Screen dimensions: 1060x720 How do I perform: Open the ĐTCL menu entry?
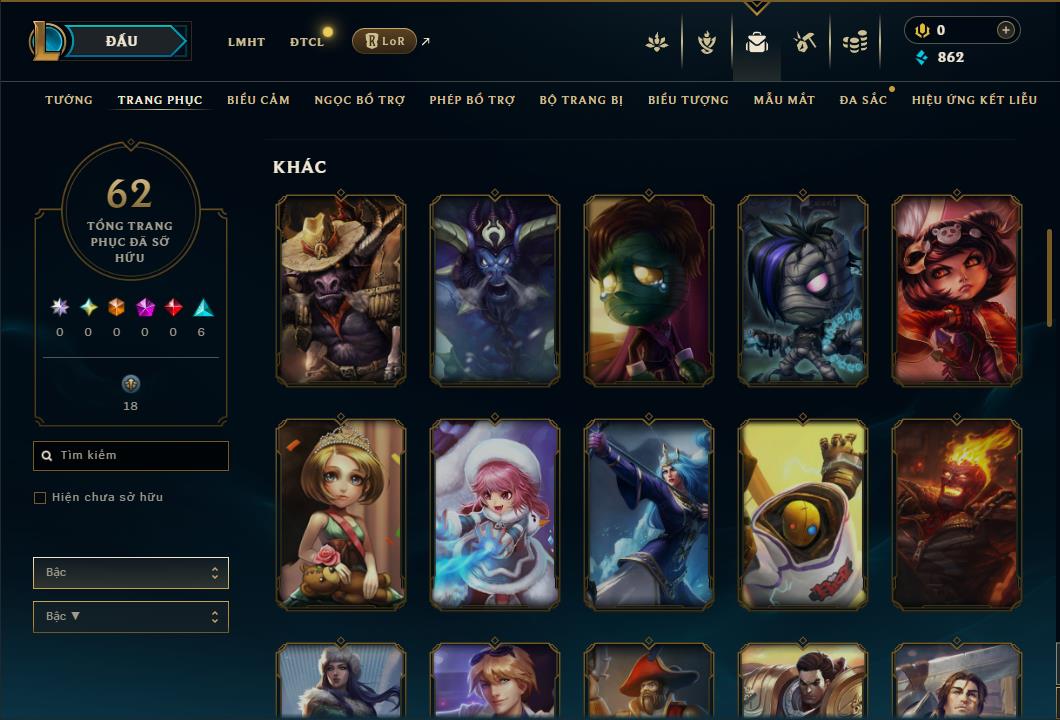307,42
